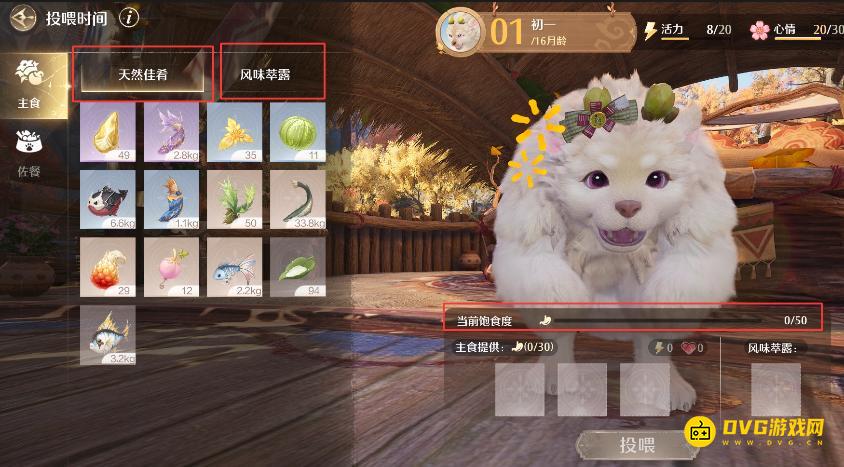Switch to the 佐餐 side dish category
Screen dimensions: 844x467
[30, 150]
